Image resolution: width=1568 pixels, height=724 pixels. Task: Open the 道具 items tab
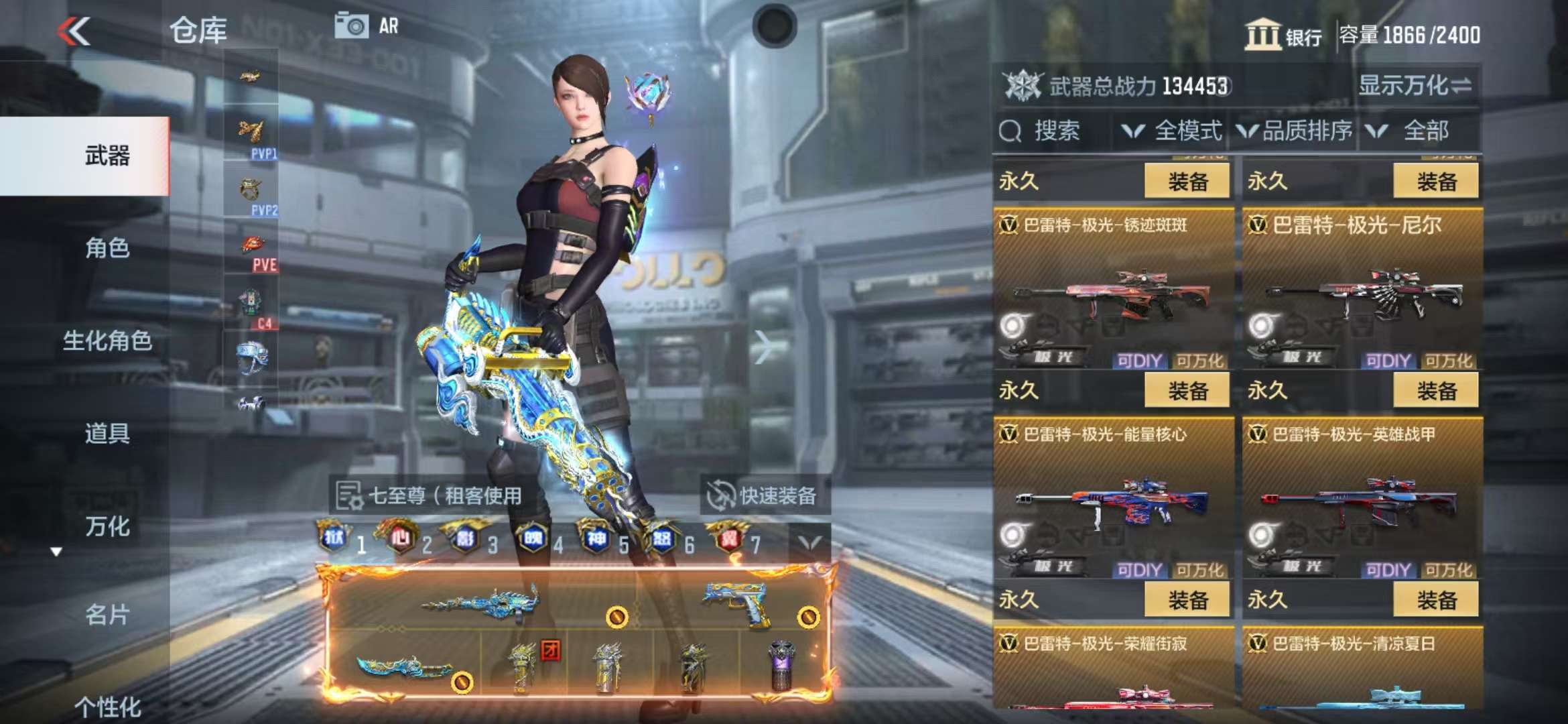coord(107,433)
